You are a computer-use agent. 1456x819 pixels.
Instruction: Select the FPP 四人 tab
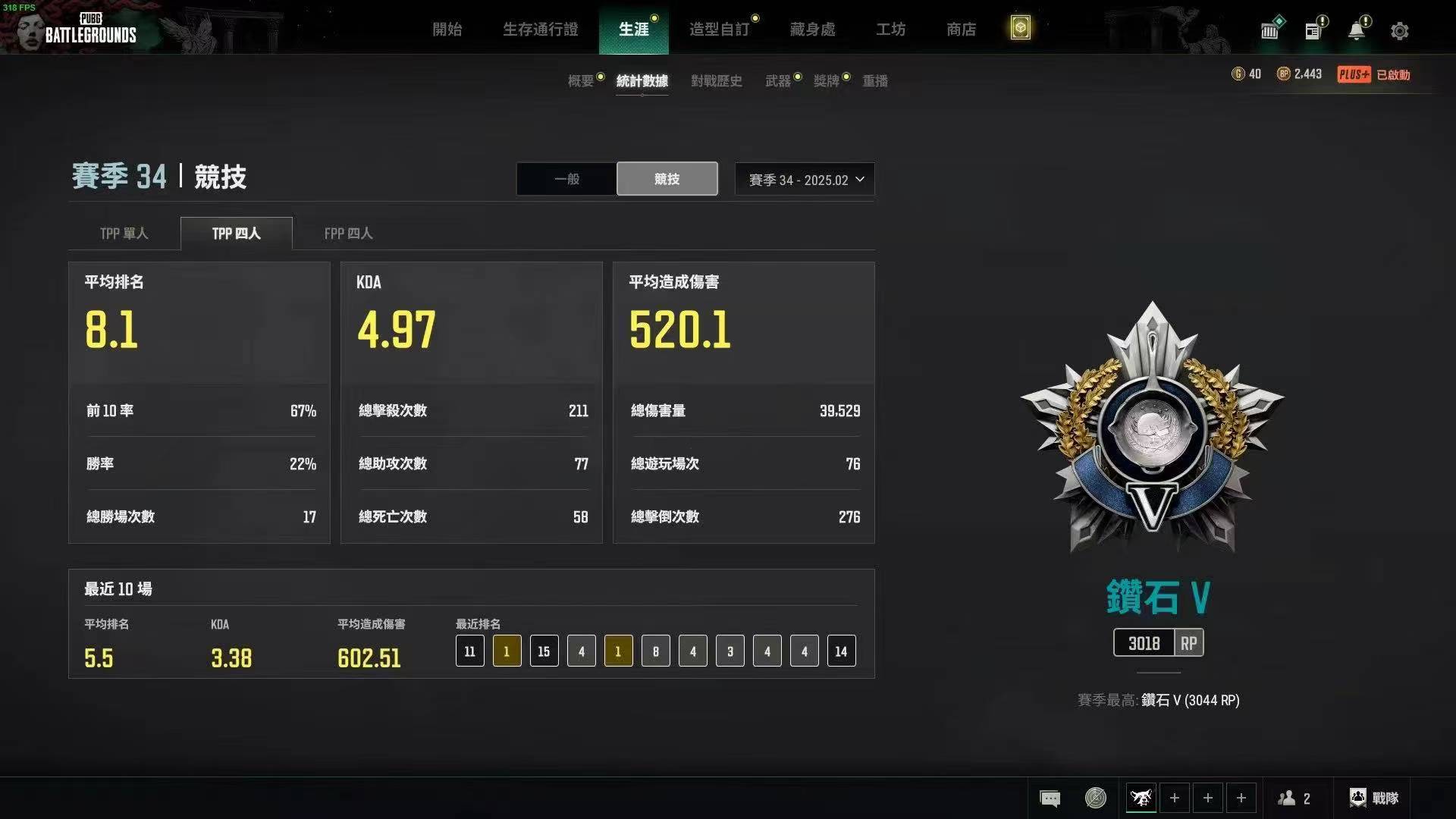coord(348,234)
